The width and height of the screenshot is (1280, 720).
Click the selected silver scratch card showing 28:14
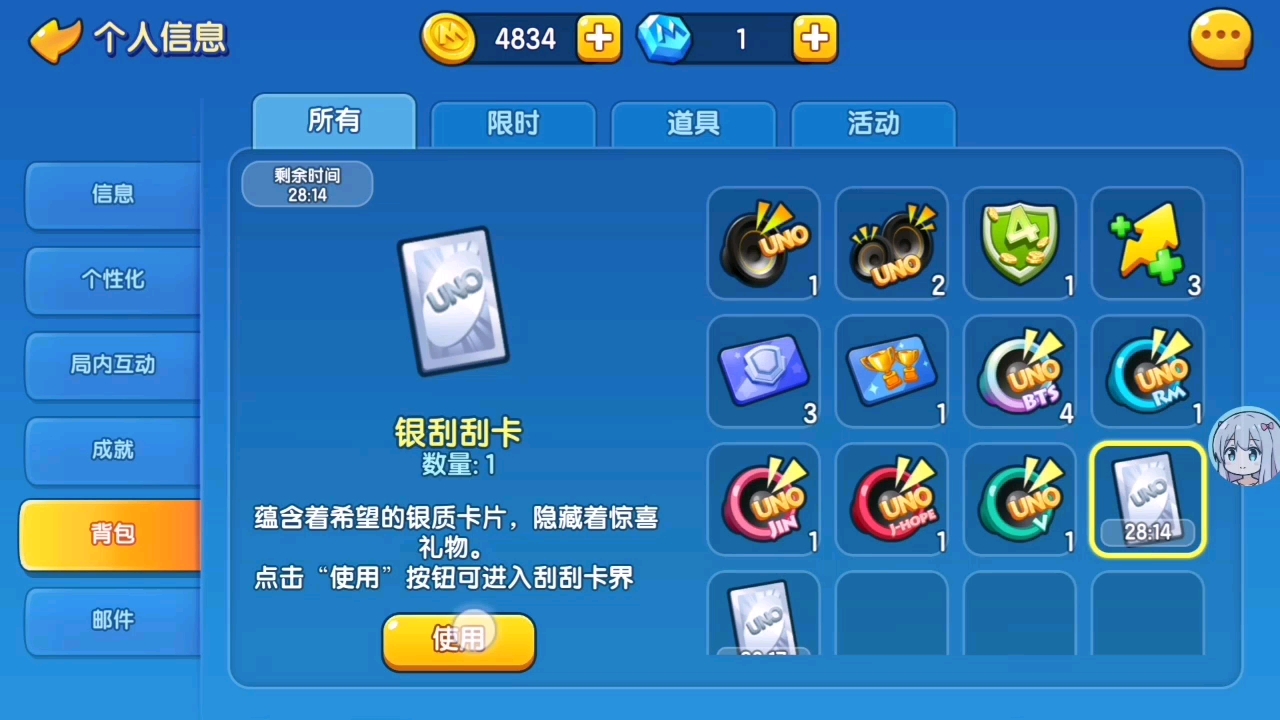click(1147, 498)
